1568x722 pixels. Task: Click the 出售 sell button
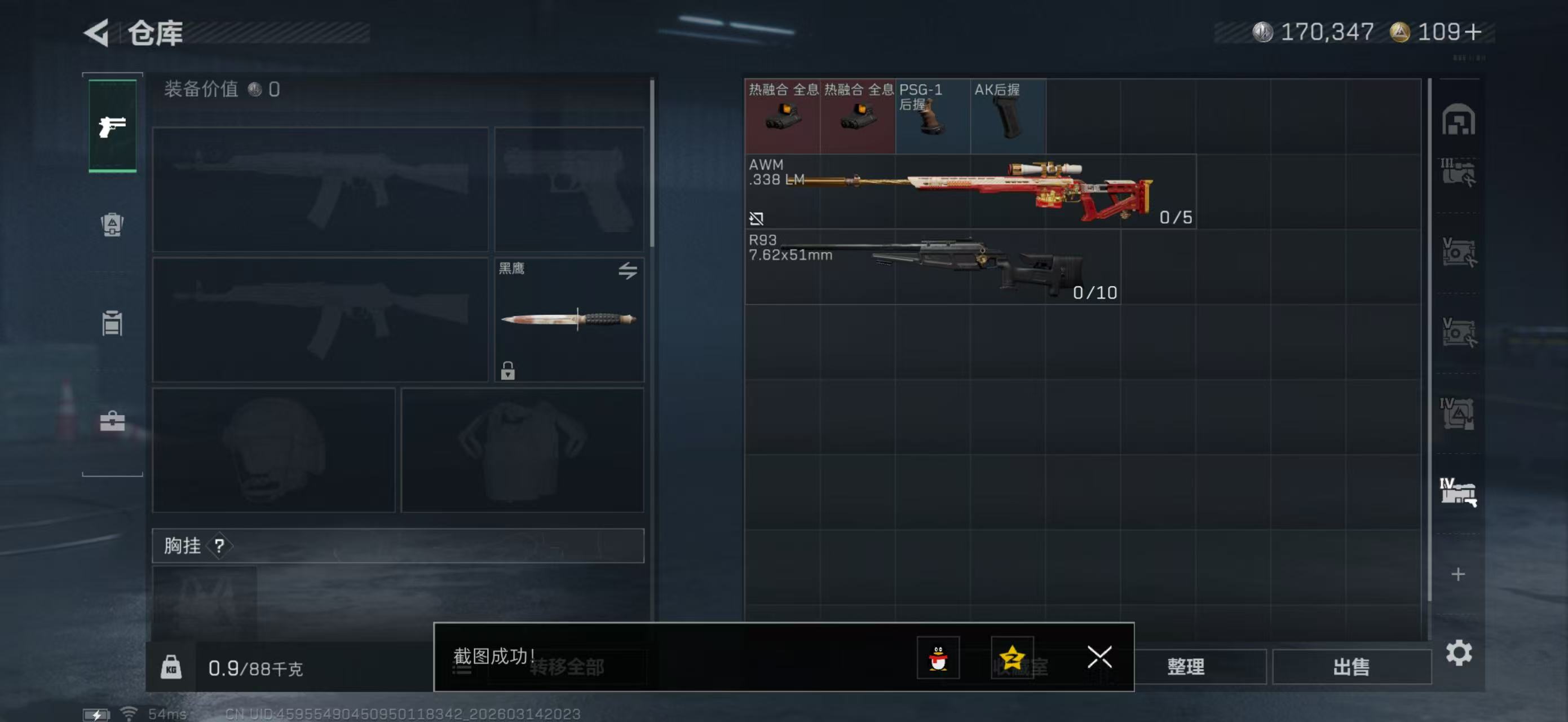click(1351, 667)
